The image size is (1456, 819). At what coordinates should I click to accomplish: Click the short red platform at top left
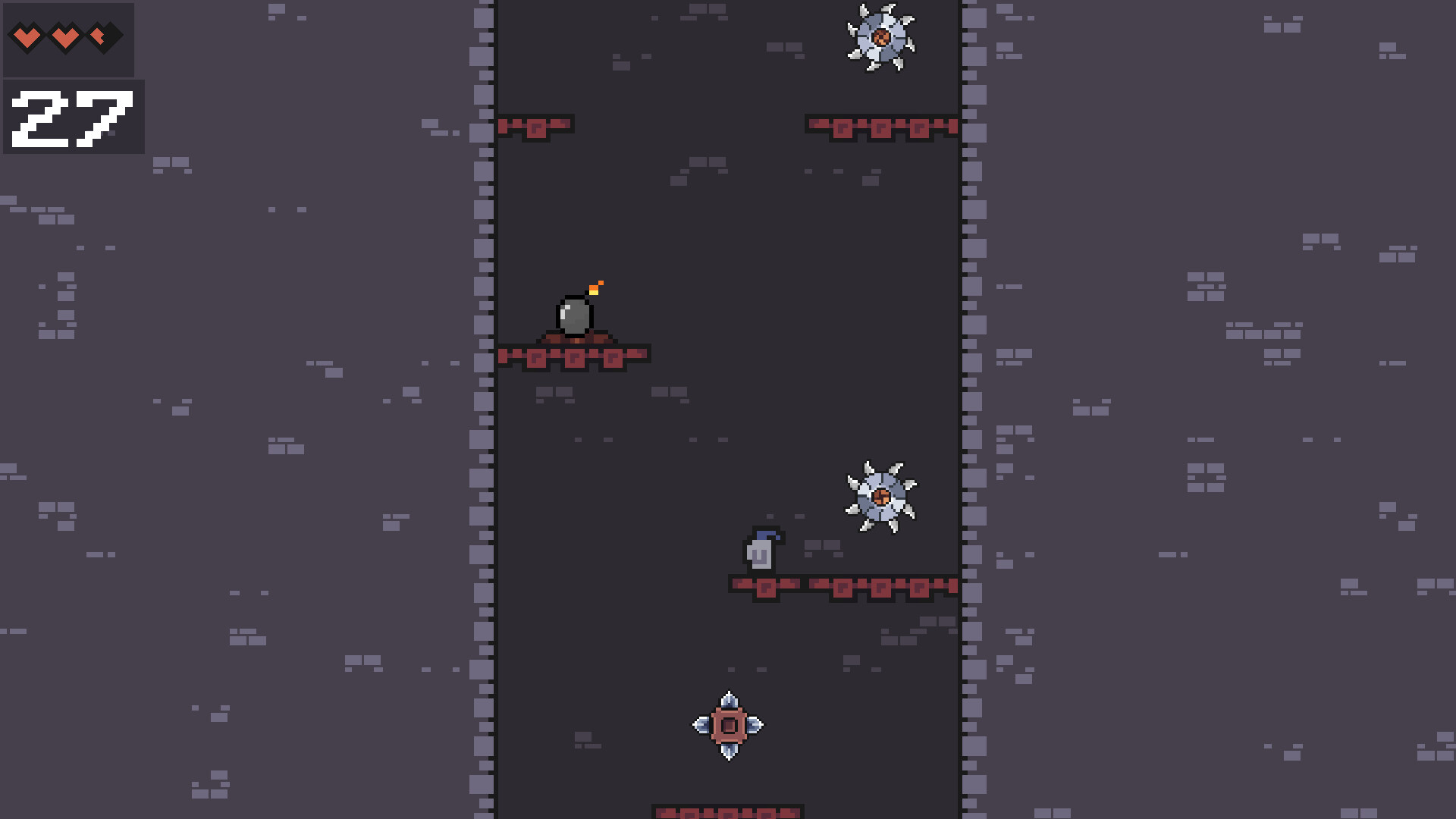[x=535, y=125]
